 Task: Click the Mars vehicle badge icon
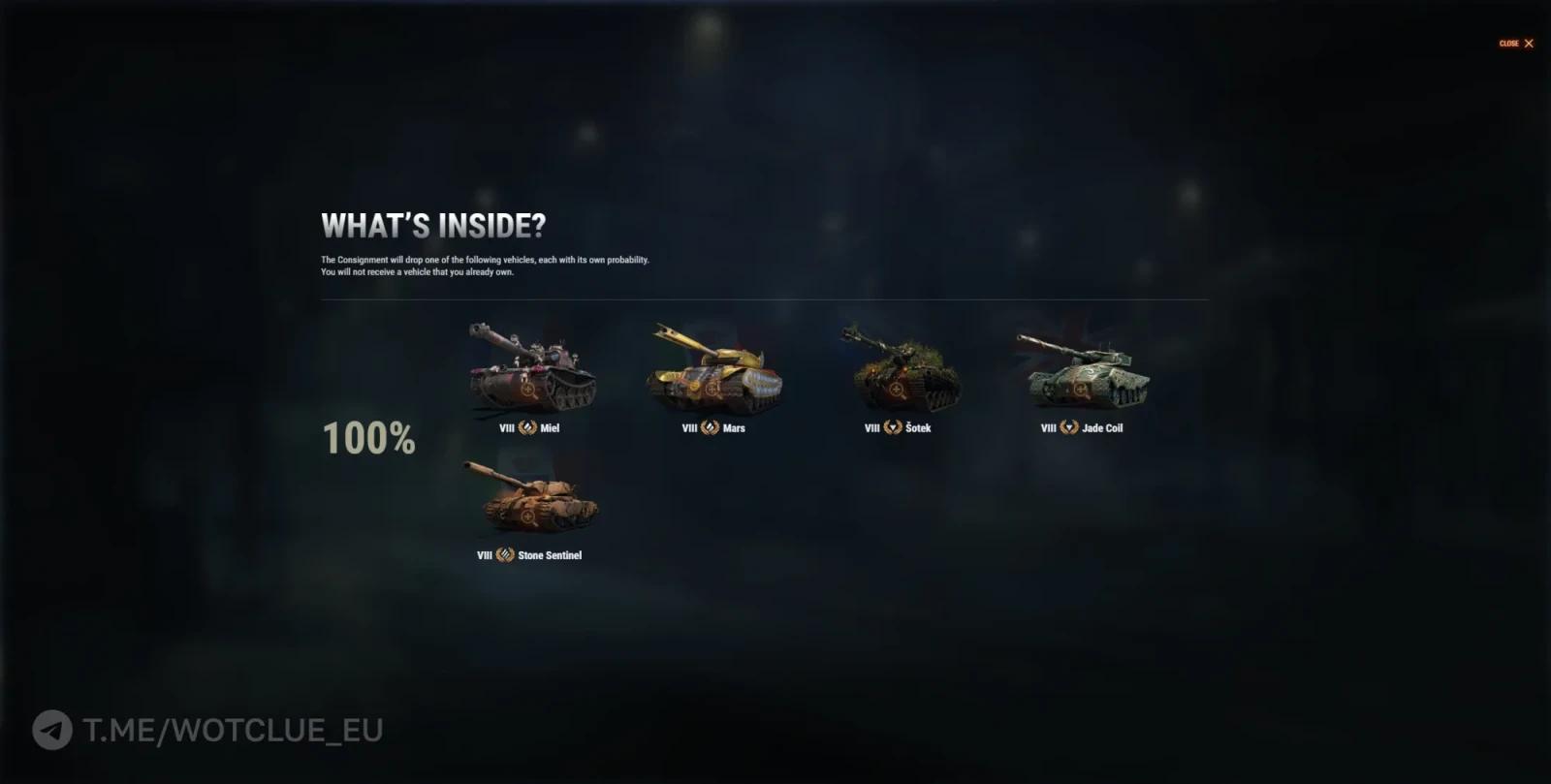710,427
